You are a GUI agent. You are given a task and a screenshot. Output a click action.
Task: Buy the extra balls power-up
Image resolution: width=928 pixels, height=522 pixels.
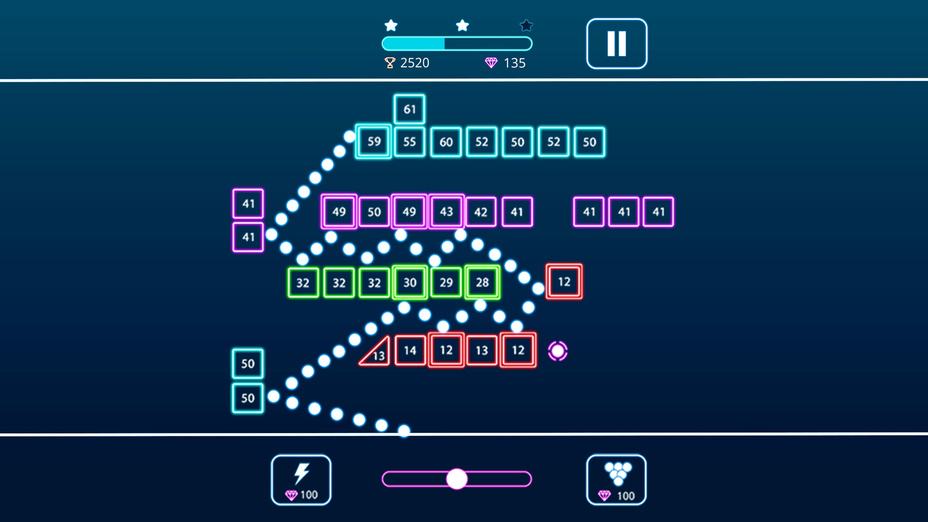[x=616, y=480]
